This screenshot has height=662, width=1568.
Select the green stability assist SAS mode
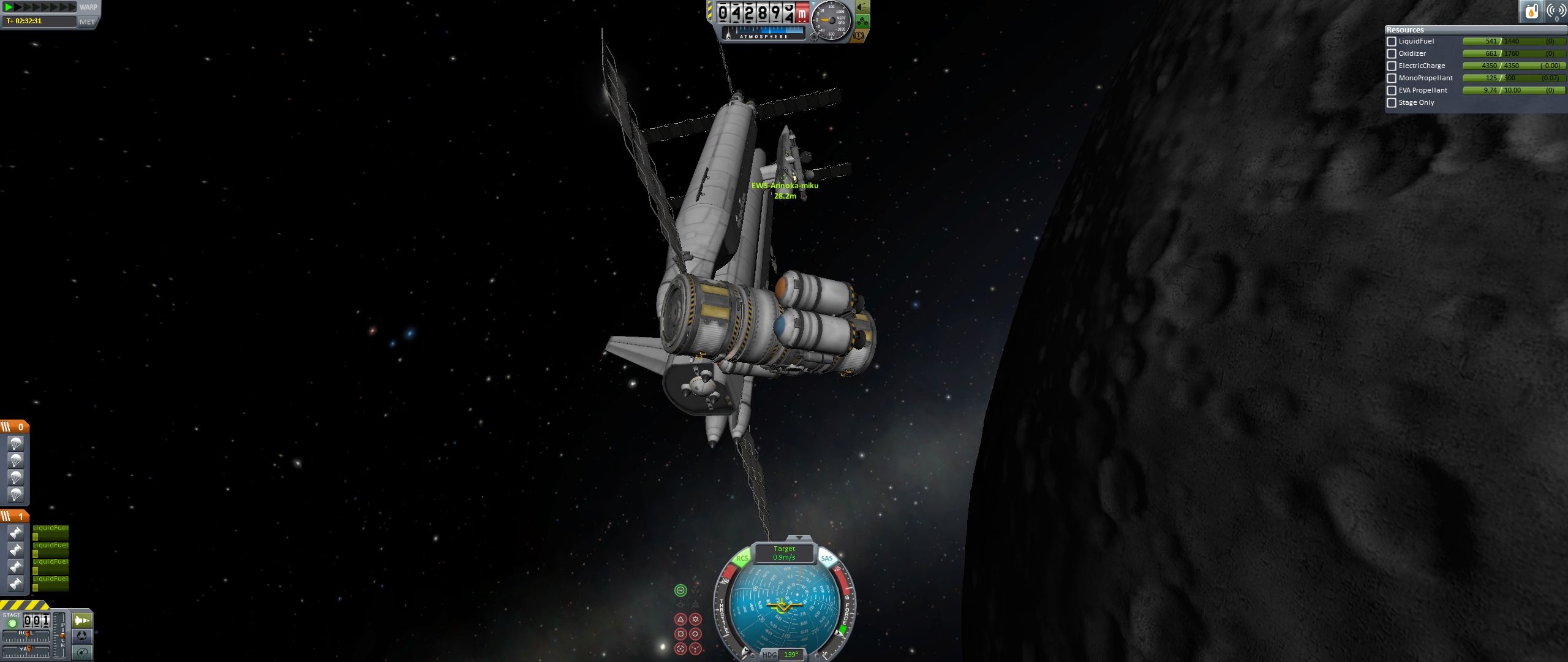[x=680, y=590]
